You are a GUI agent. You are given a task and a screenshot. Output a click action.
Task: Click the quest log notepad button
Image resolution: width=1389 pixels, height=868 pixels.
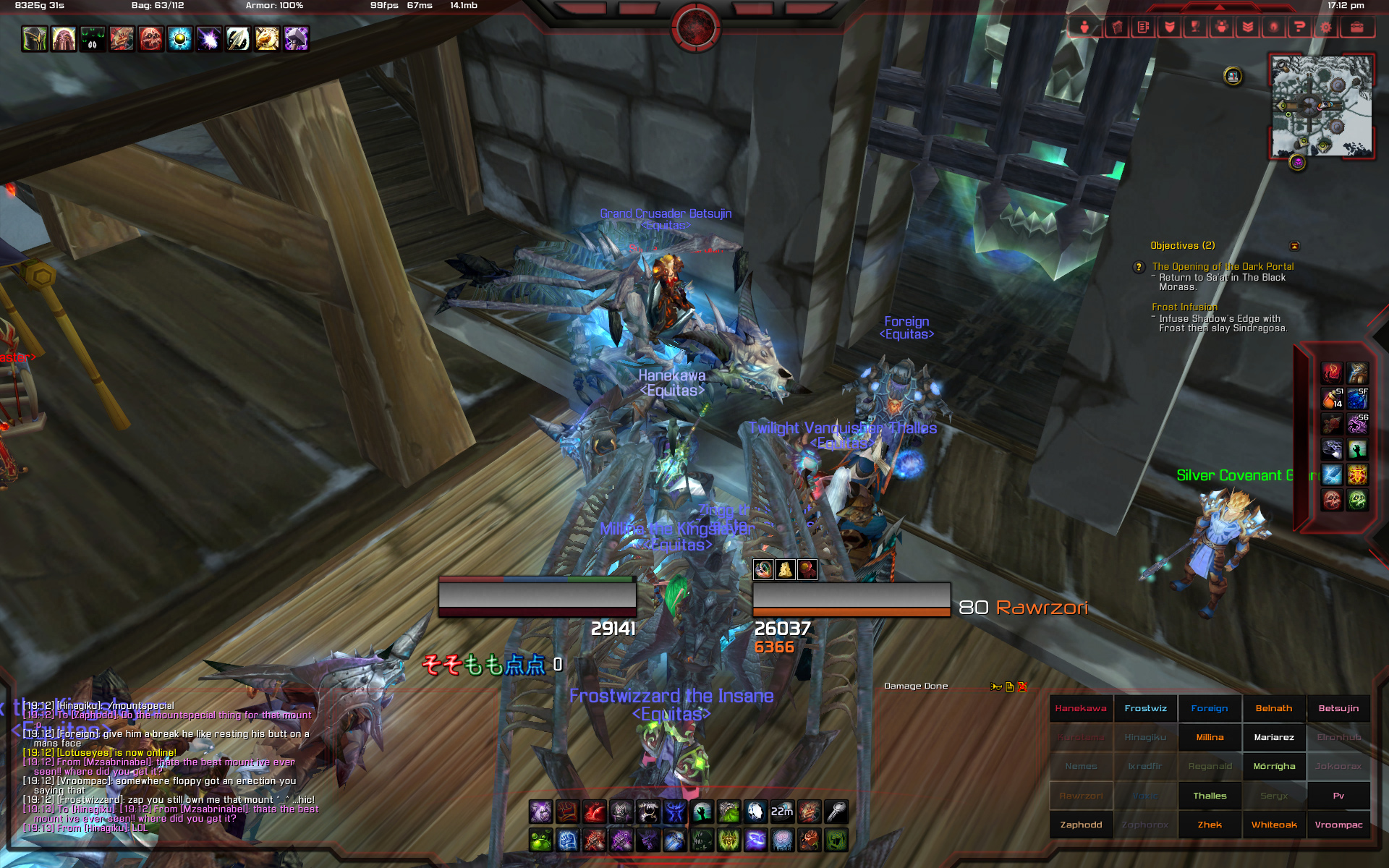pyautogui.click(x=1143, y=27)
